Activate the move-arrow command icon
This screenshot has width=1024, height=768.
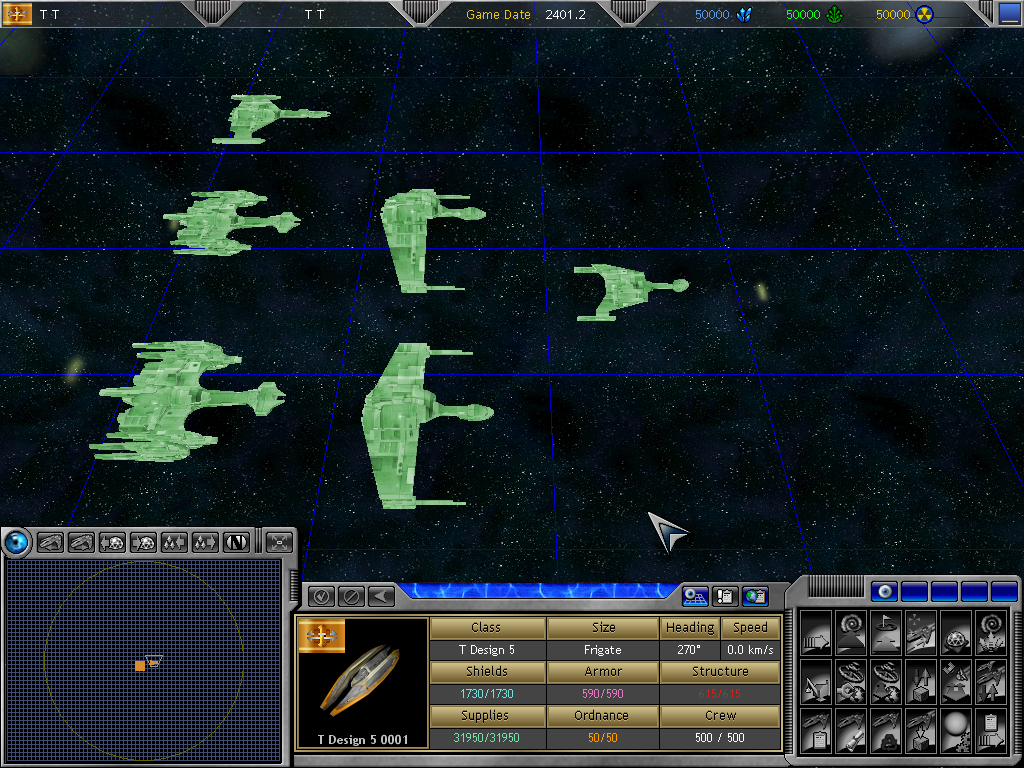[x=815, y=631]
